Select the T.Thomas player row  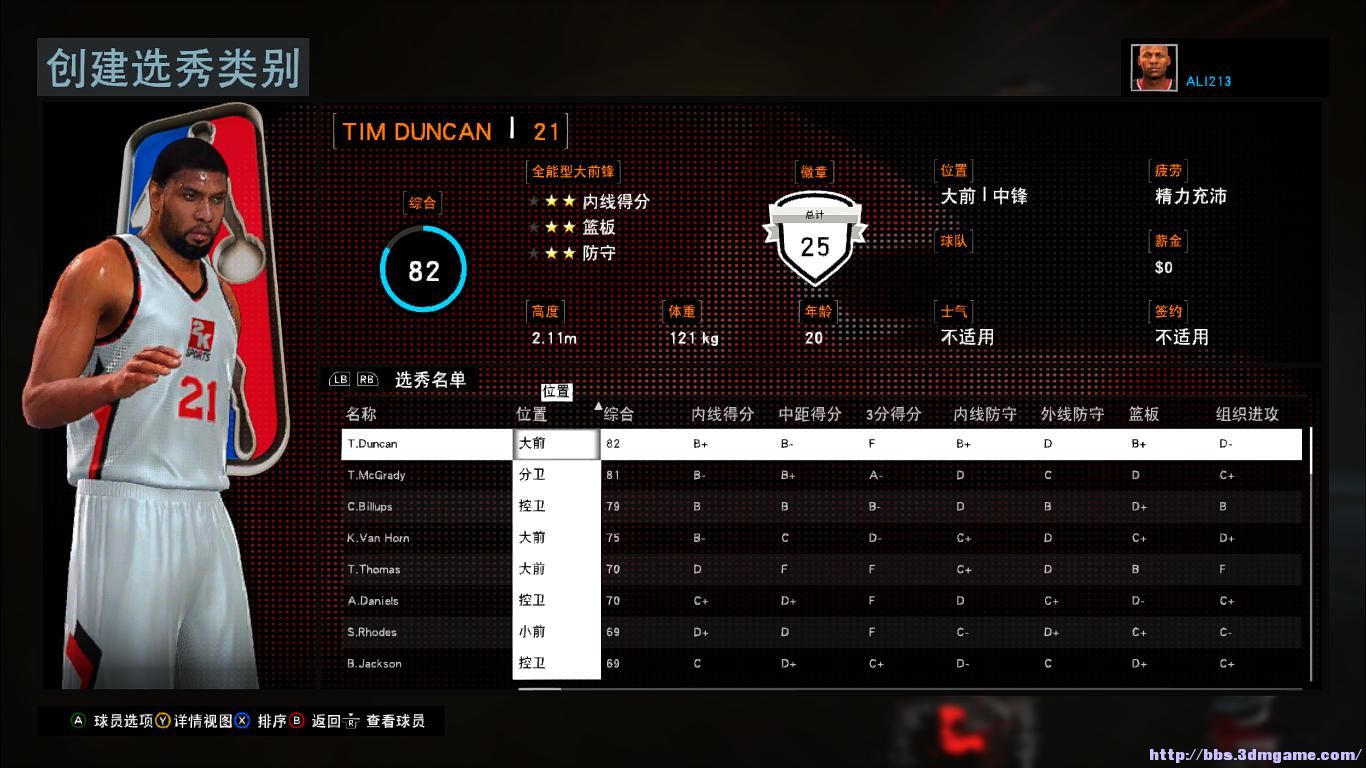point(374,570)
